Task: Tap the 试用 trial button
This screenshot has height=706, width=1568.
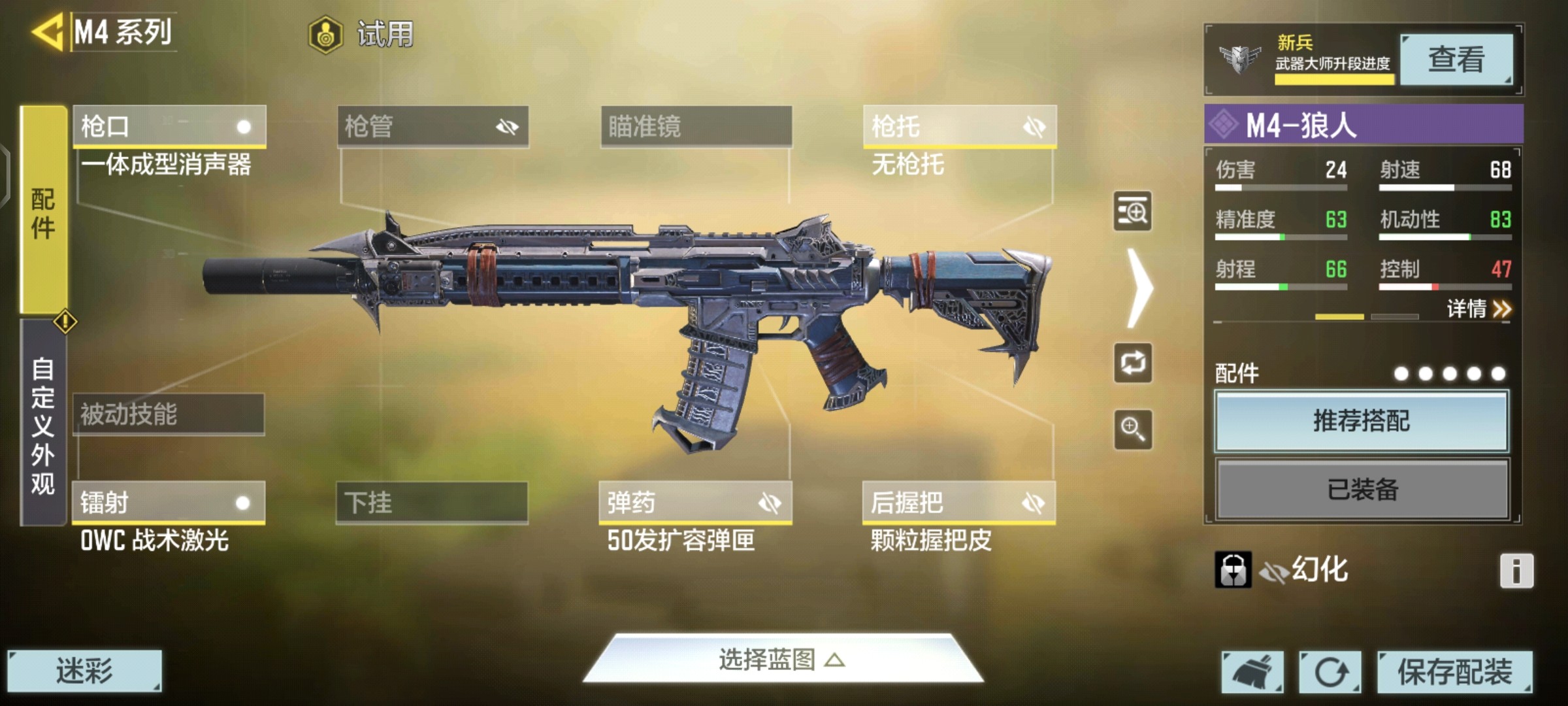Action: [361, 34]
